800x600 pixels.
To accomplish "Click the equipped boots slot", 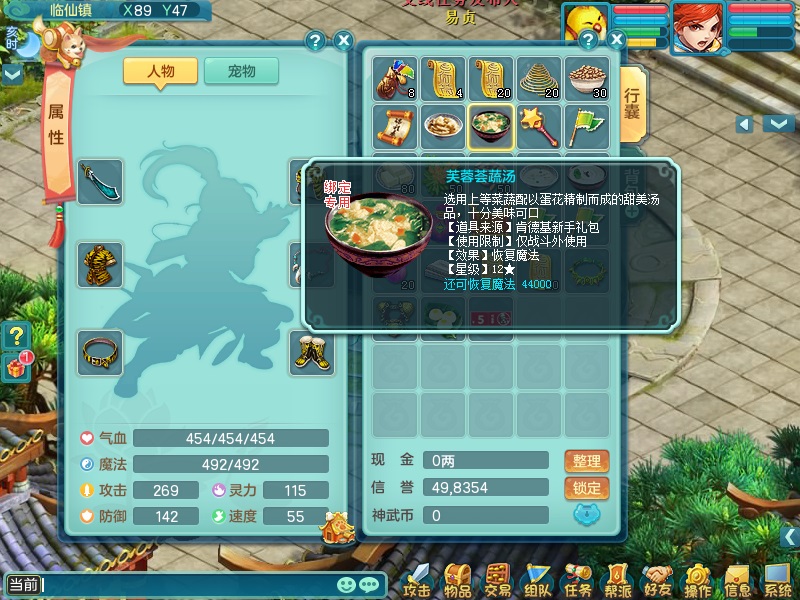I will tap(311, 353).
